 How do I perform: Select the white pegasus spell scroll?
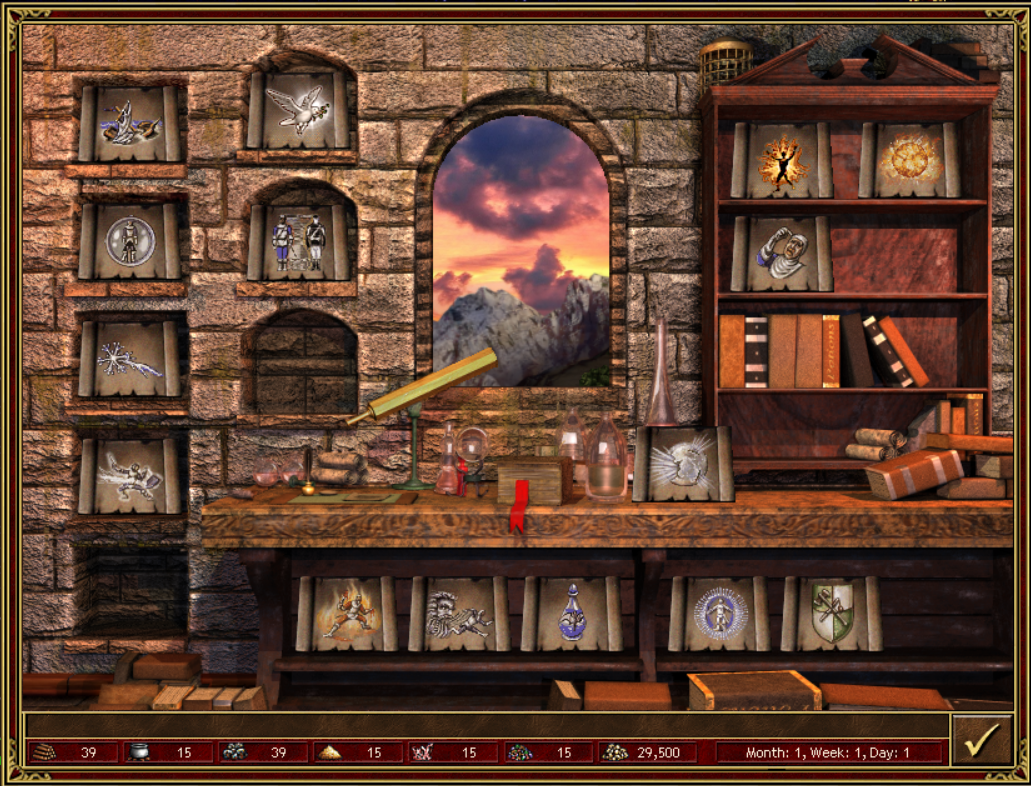pyautogui.click(x=300, y=110)
